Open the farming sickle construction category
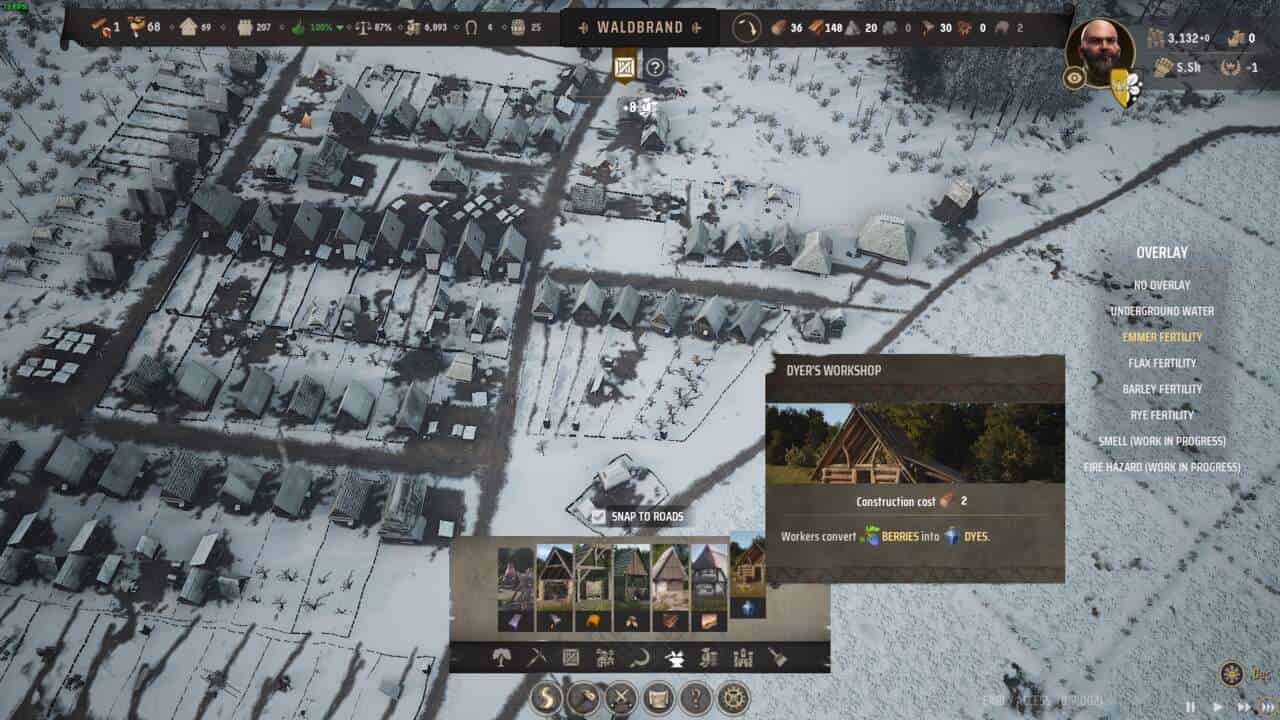The width and height of the screenshot is (1280, 720). [638, 657]
